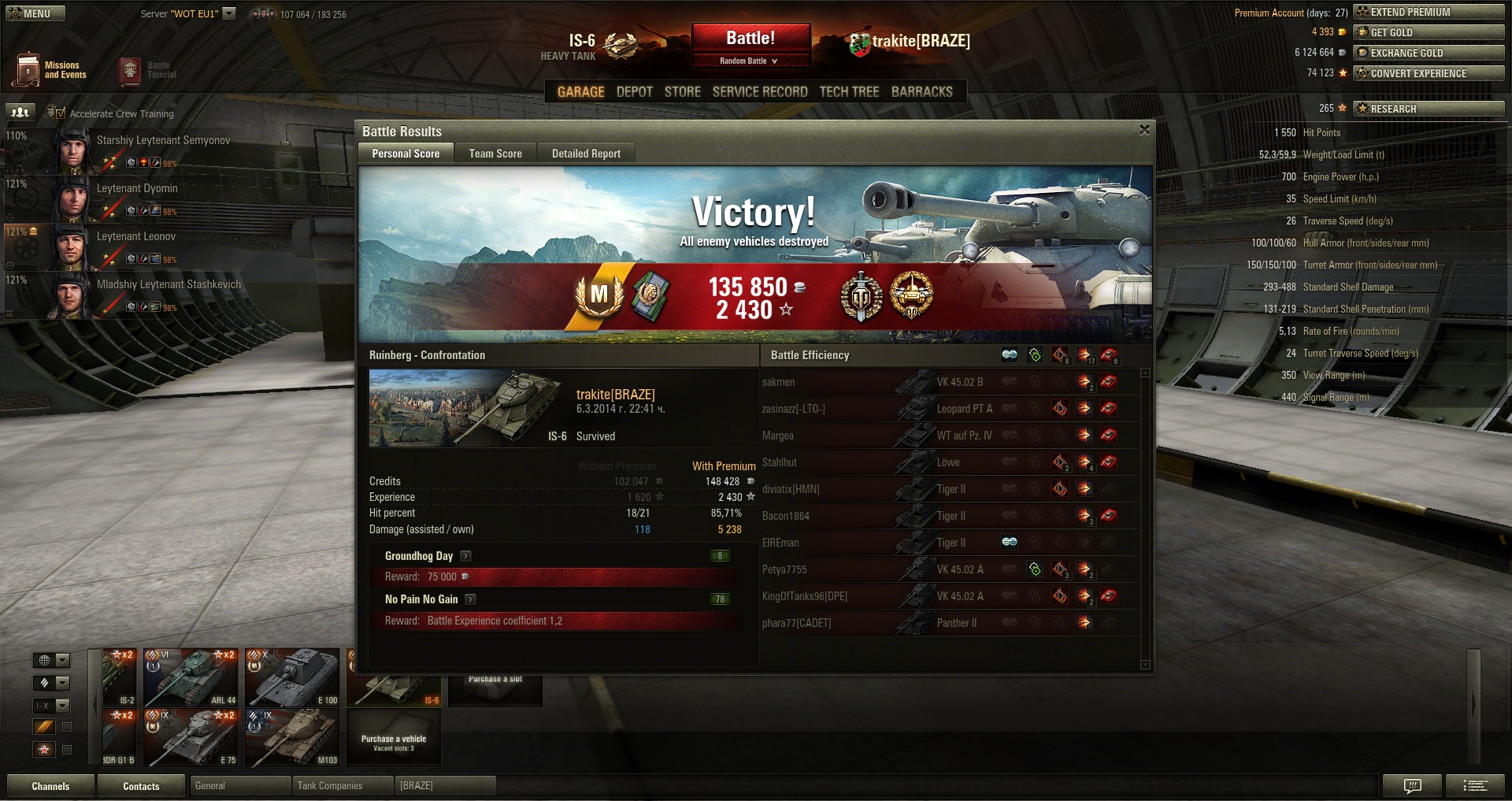The height and width of the screenshot is (801, 1512).
Task: View the Service Record
Action: click(x=760, y=91)
